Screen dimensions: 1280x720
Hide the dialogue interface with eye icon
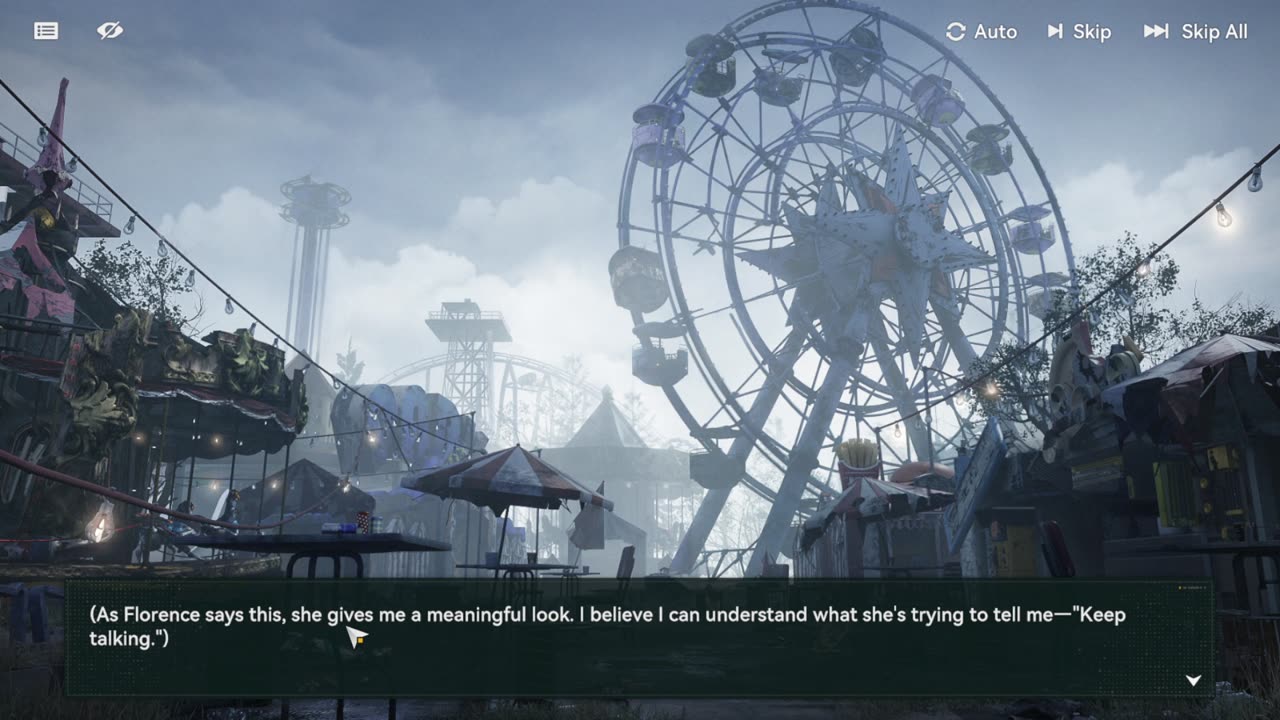pyautogui.click(x=110, y=31)
